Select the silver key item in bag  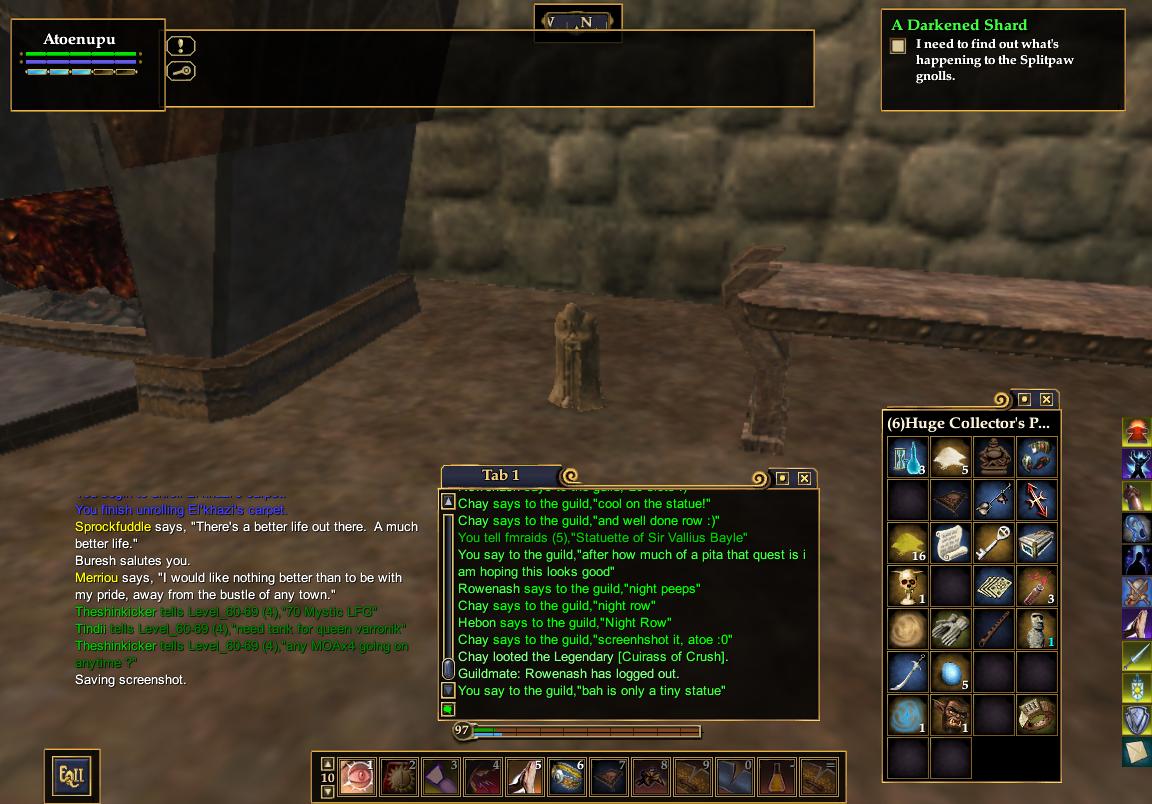coord(994,543)
